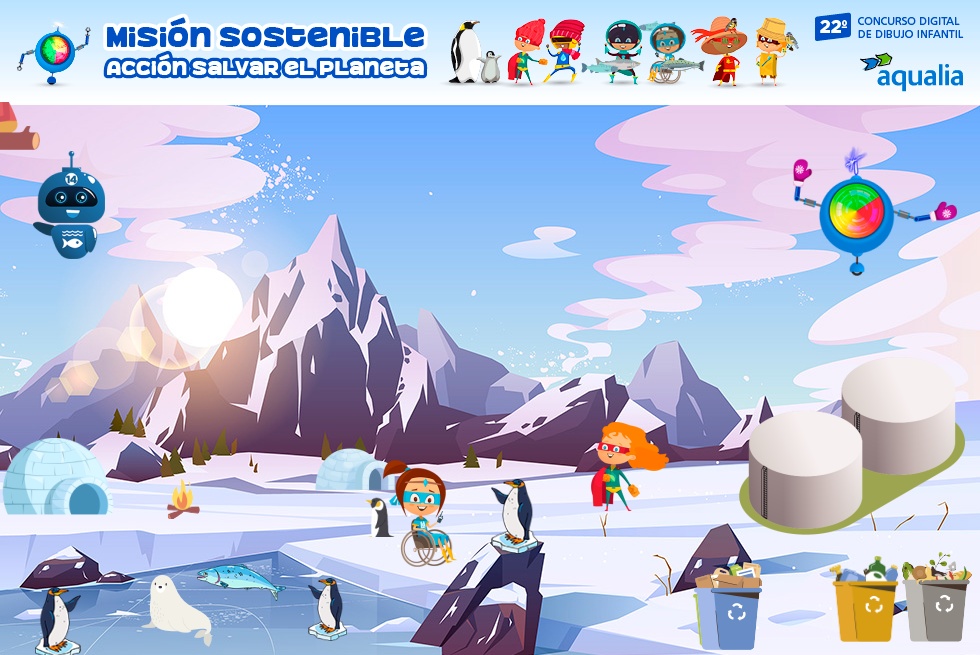980x655 pixels.
Task: Open the aqualia logo link
Action: click(x=912, y=70)
